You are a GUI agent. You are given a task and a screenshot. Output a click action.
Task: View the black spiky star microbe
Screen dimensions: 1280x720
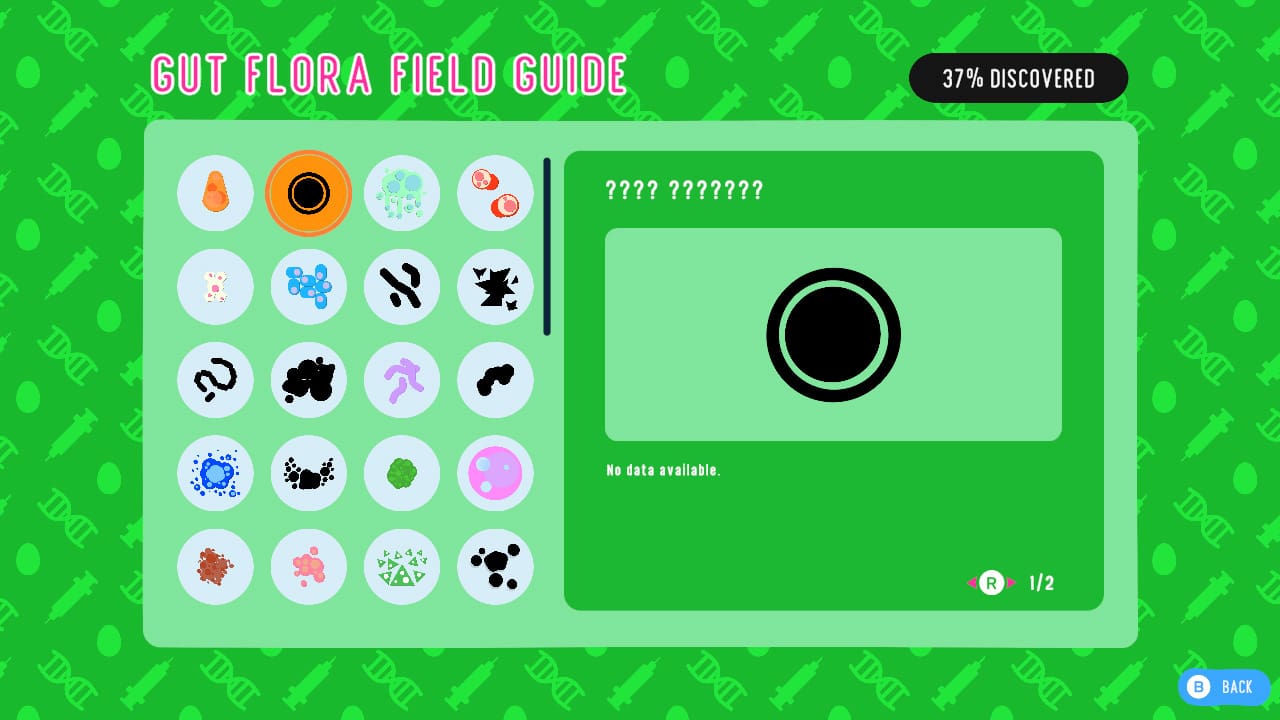click(495, 287)
